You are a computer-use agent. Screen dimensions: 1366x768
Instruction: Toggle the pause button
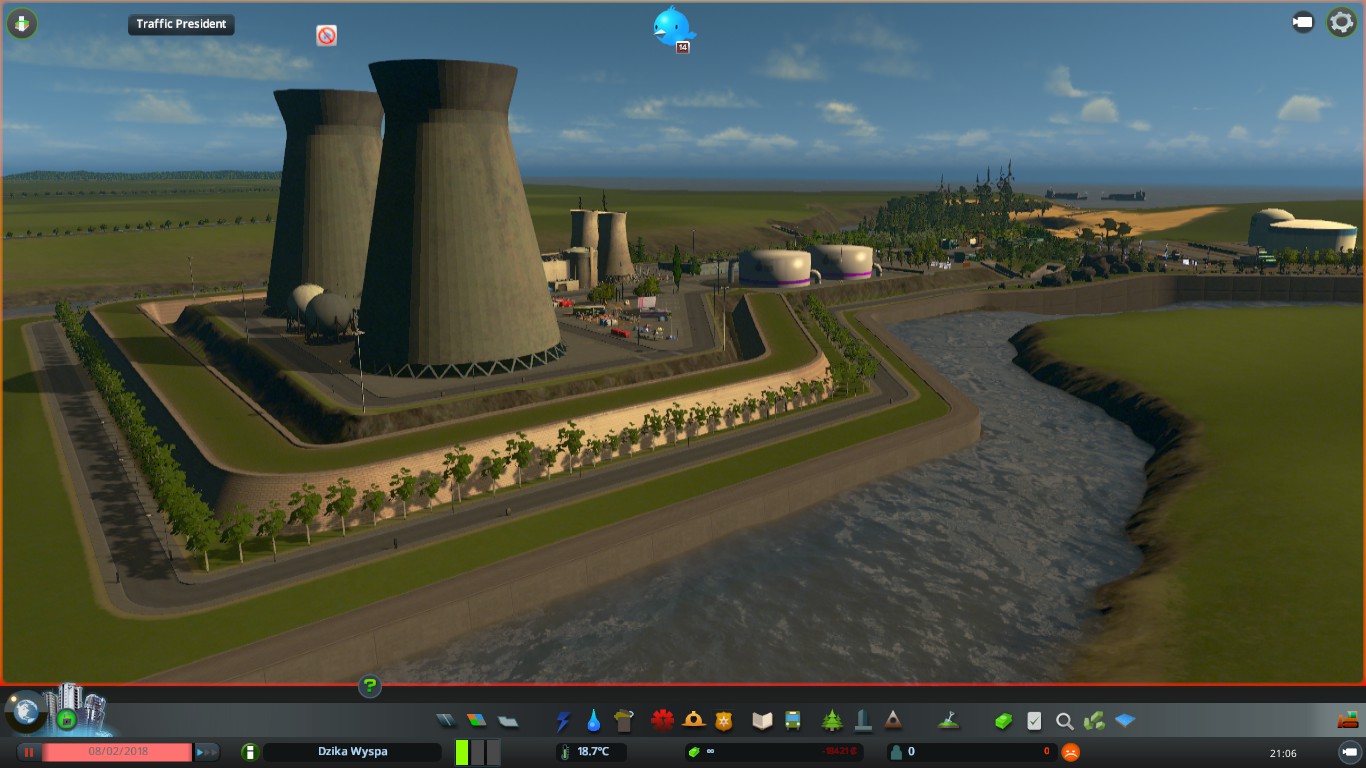(30, 752)
